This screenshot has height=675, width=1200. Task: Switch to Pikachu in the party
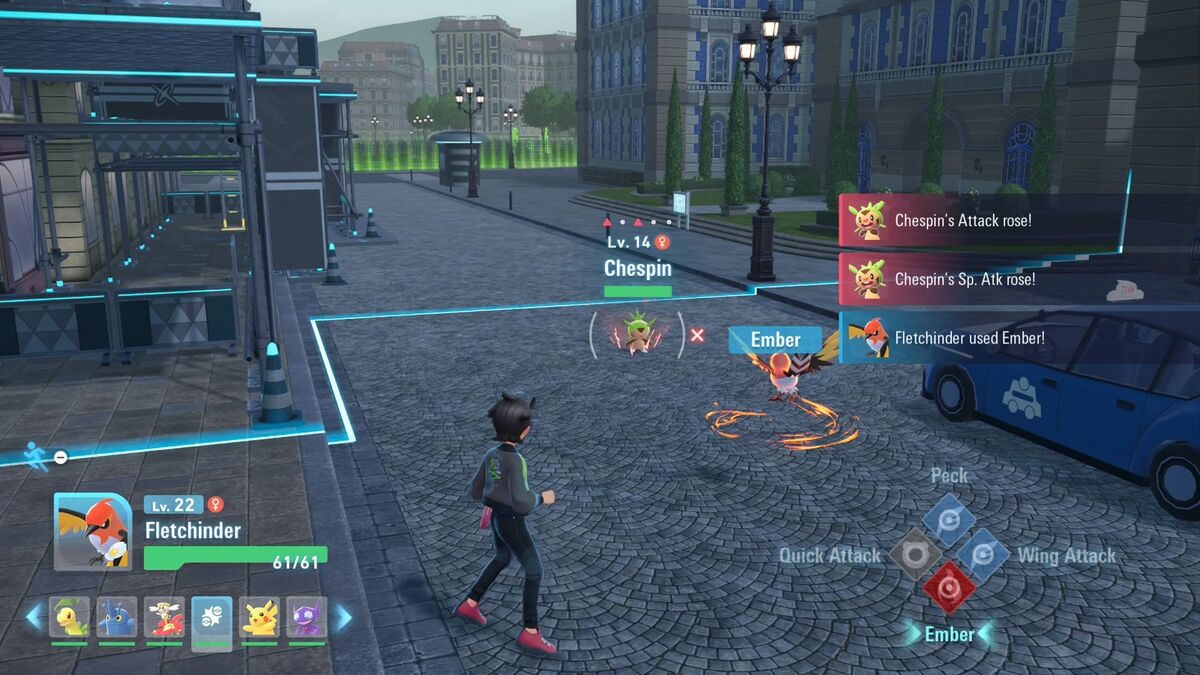pos(260,618)
